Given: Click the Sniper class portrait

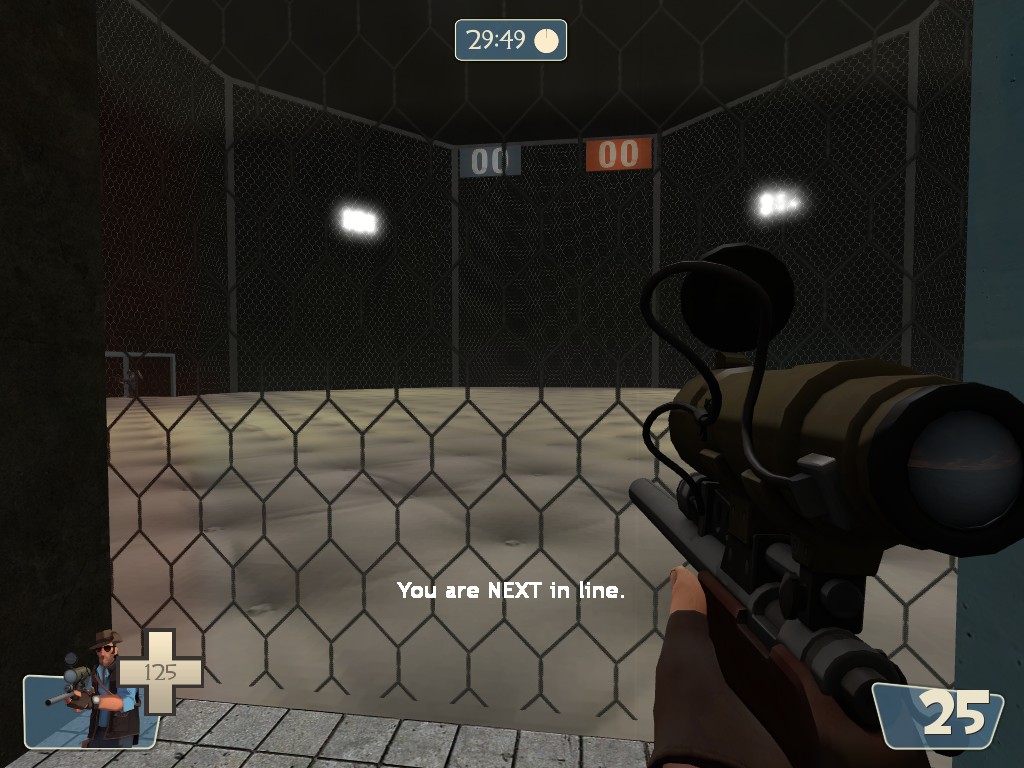Looking at the screenshot, I should click(x=97, y=690).
